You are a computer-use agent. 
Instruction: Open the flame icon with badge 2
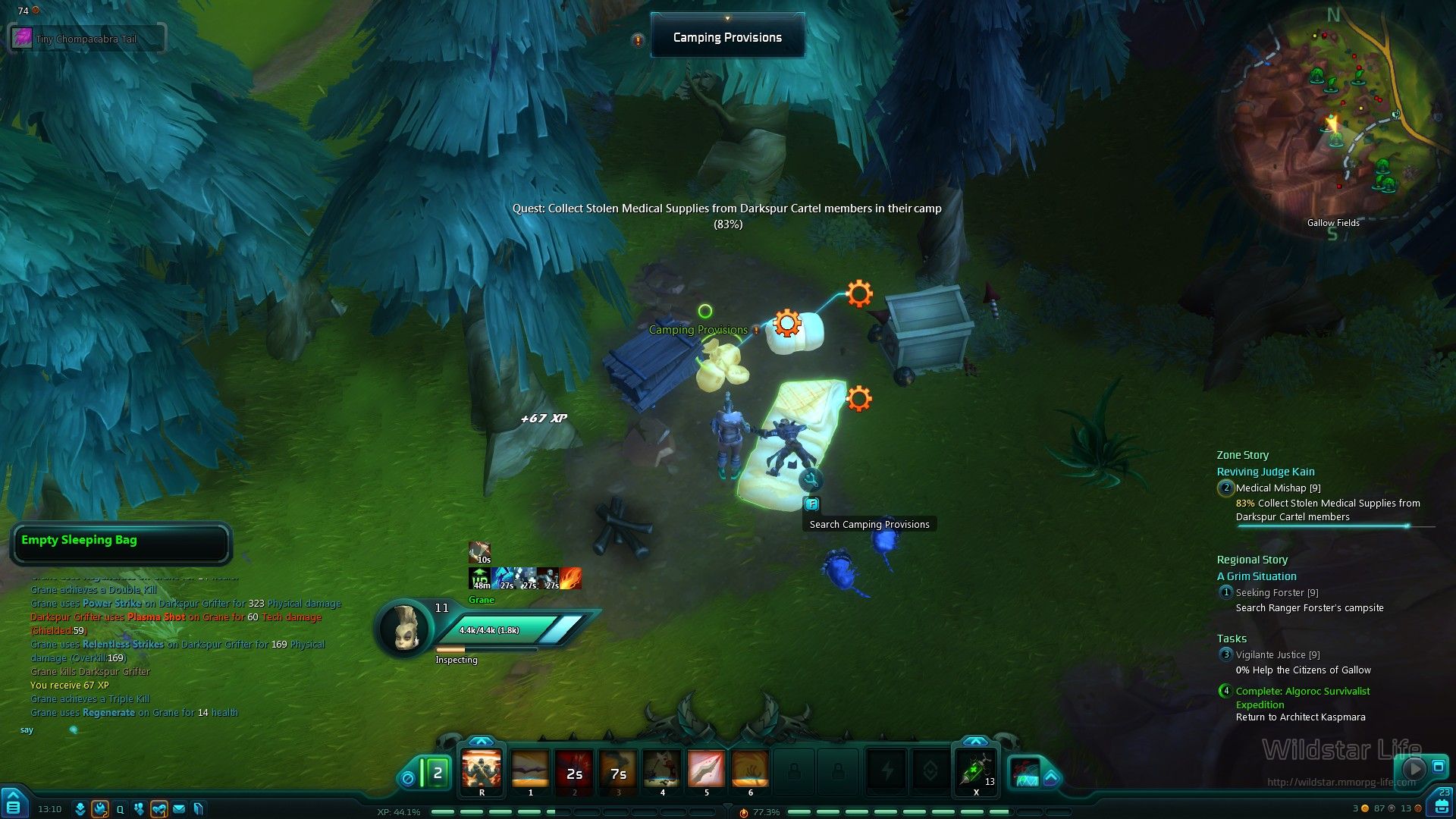click(100, 809)
